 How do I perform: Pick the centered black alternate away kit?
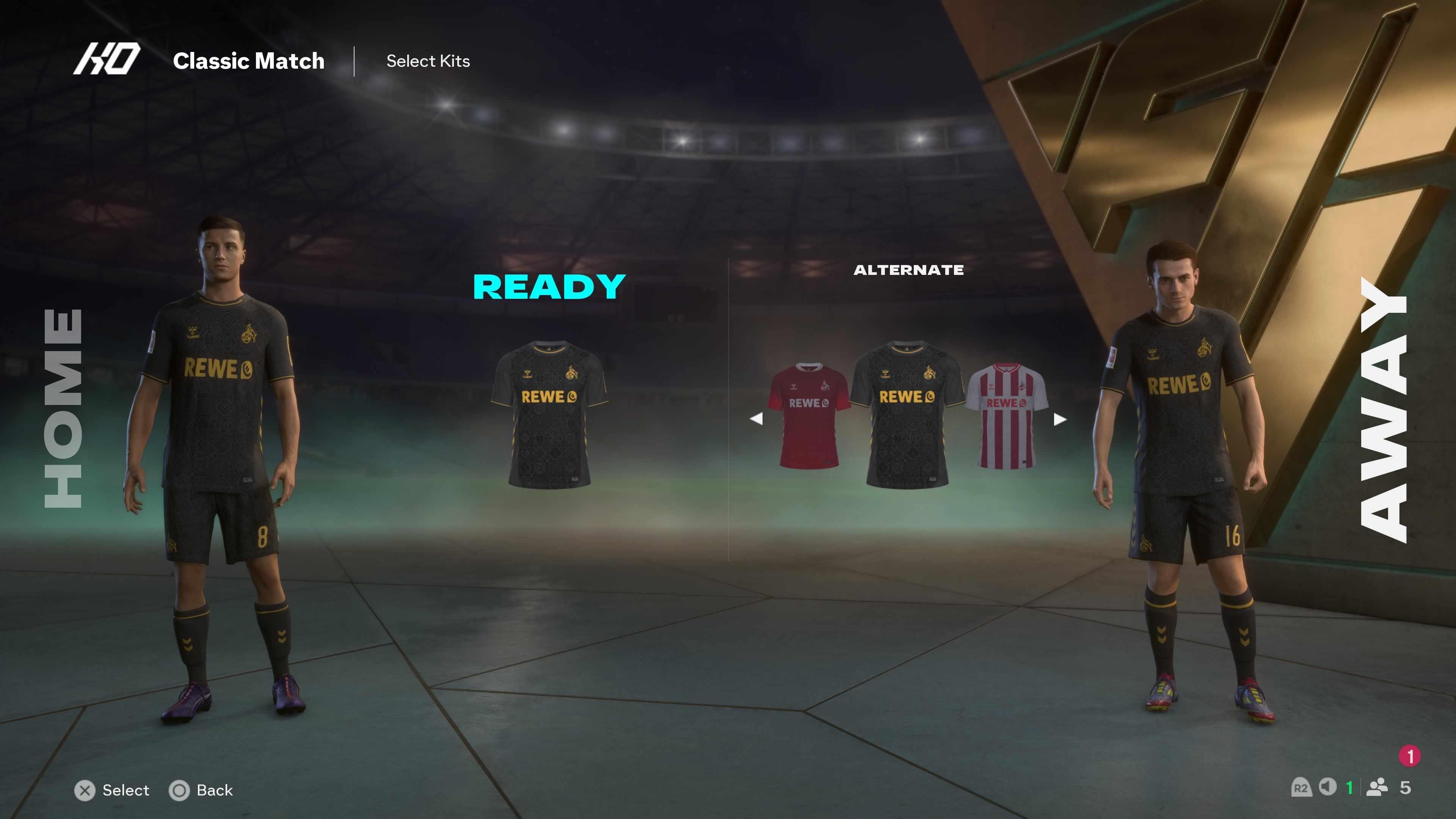907,414
